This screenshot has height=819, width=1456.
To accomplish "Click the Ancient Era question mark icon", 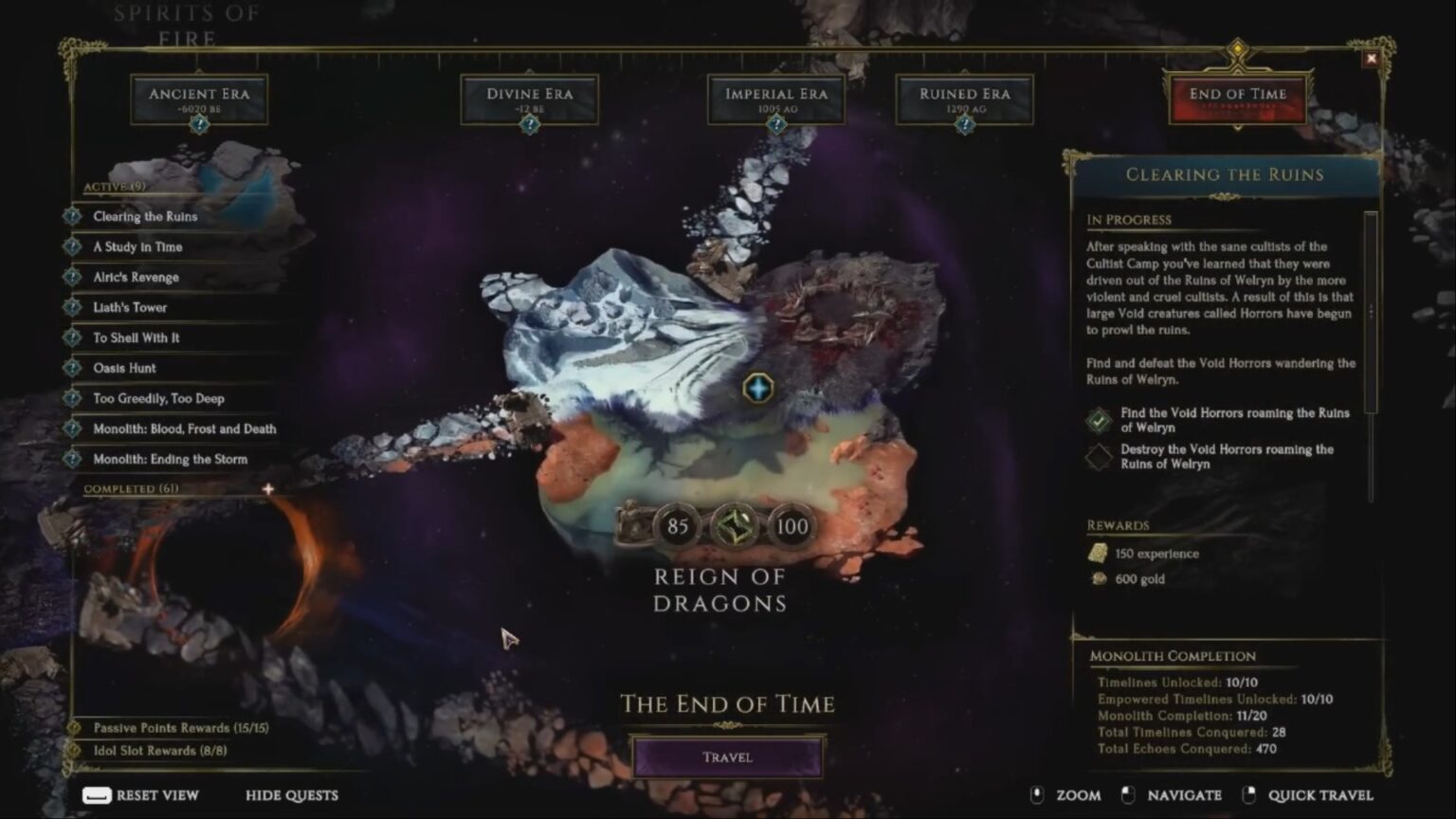I will 200,124.
